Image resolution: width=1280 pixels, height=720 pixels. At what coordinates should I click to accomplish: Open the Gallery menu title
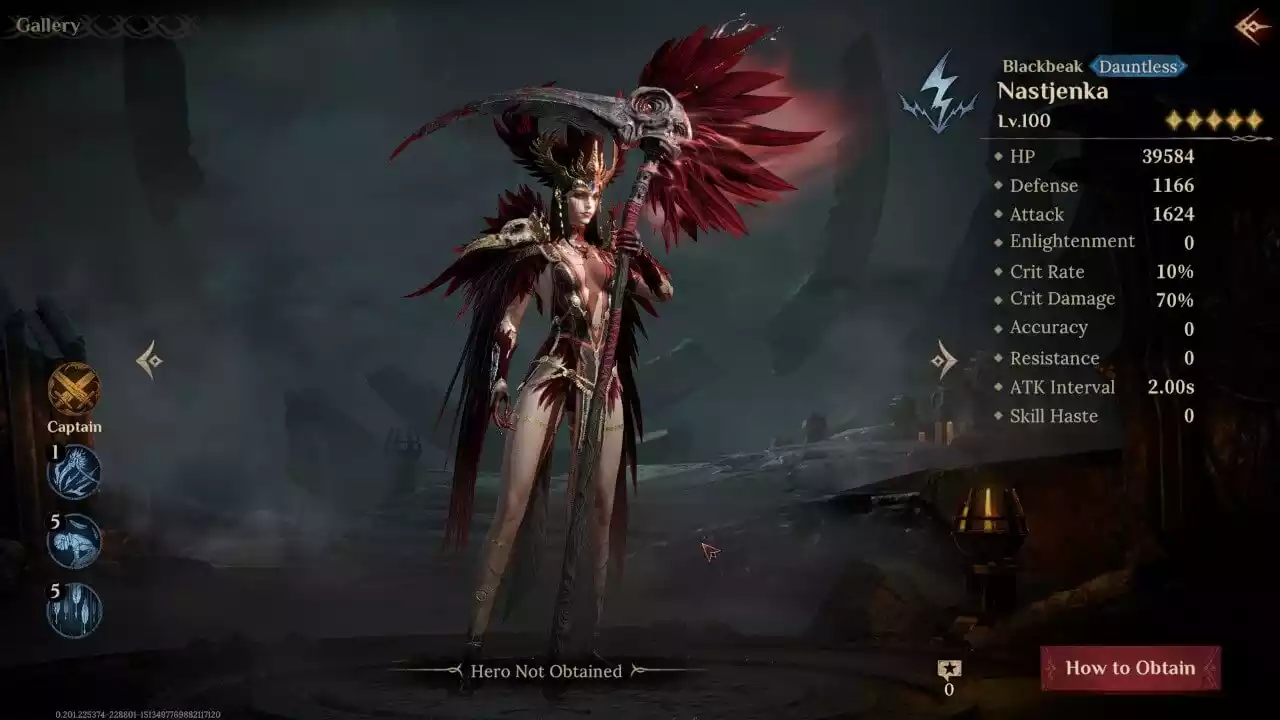click(48, 24)
